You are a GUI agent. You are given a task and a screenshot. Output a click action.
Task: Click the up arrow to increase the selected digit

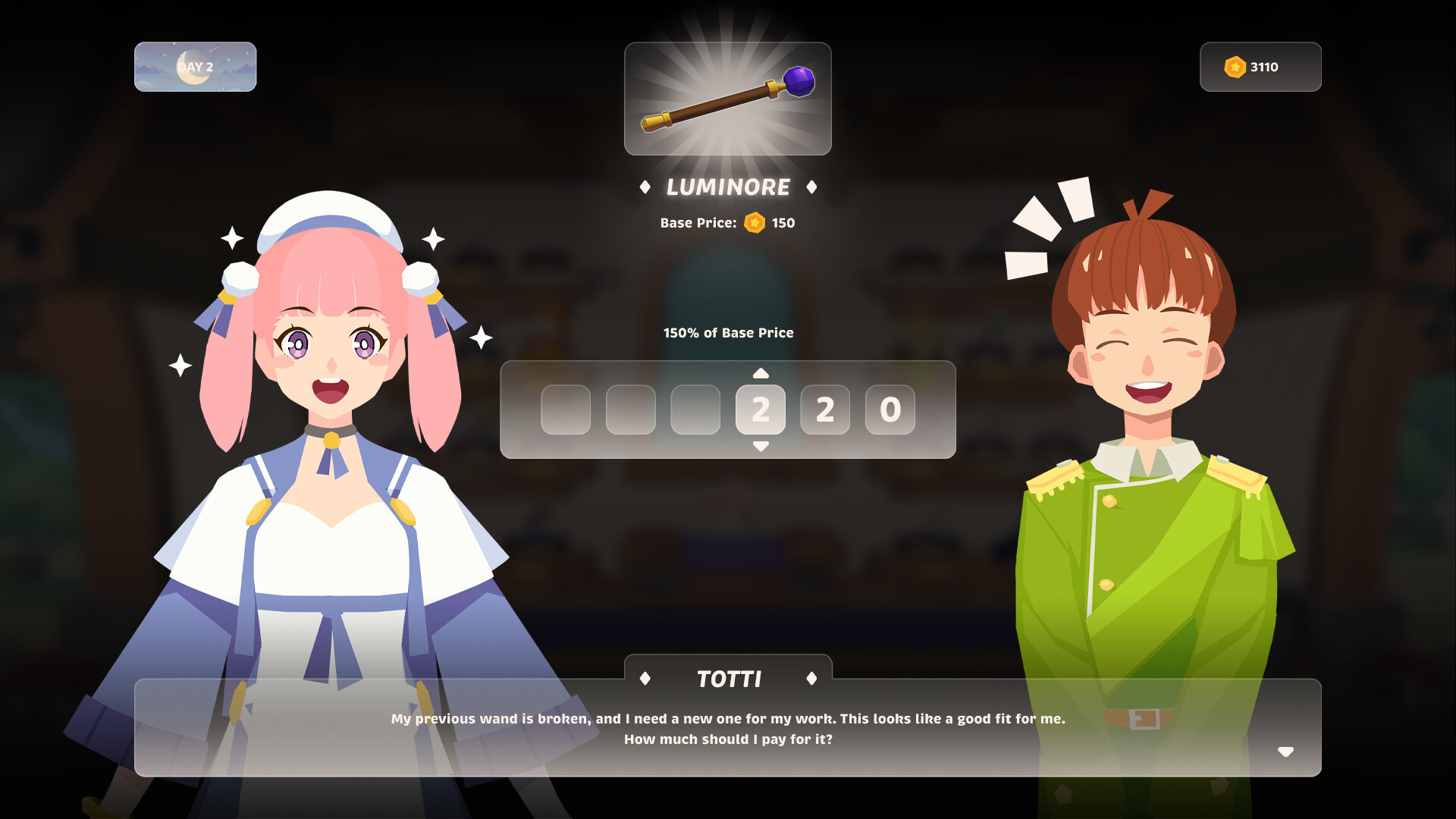click(x=761, y=373)
